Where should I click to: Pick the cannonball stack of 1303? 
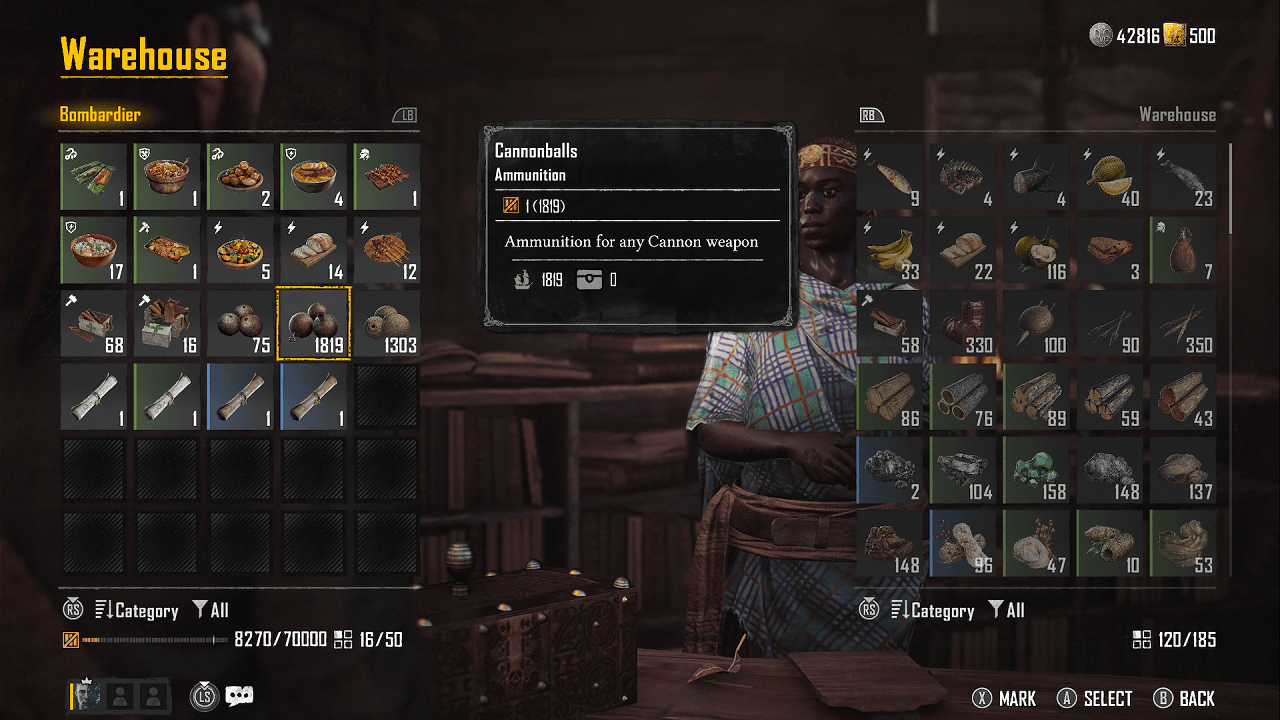point(387,323)
